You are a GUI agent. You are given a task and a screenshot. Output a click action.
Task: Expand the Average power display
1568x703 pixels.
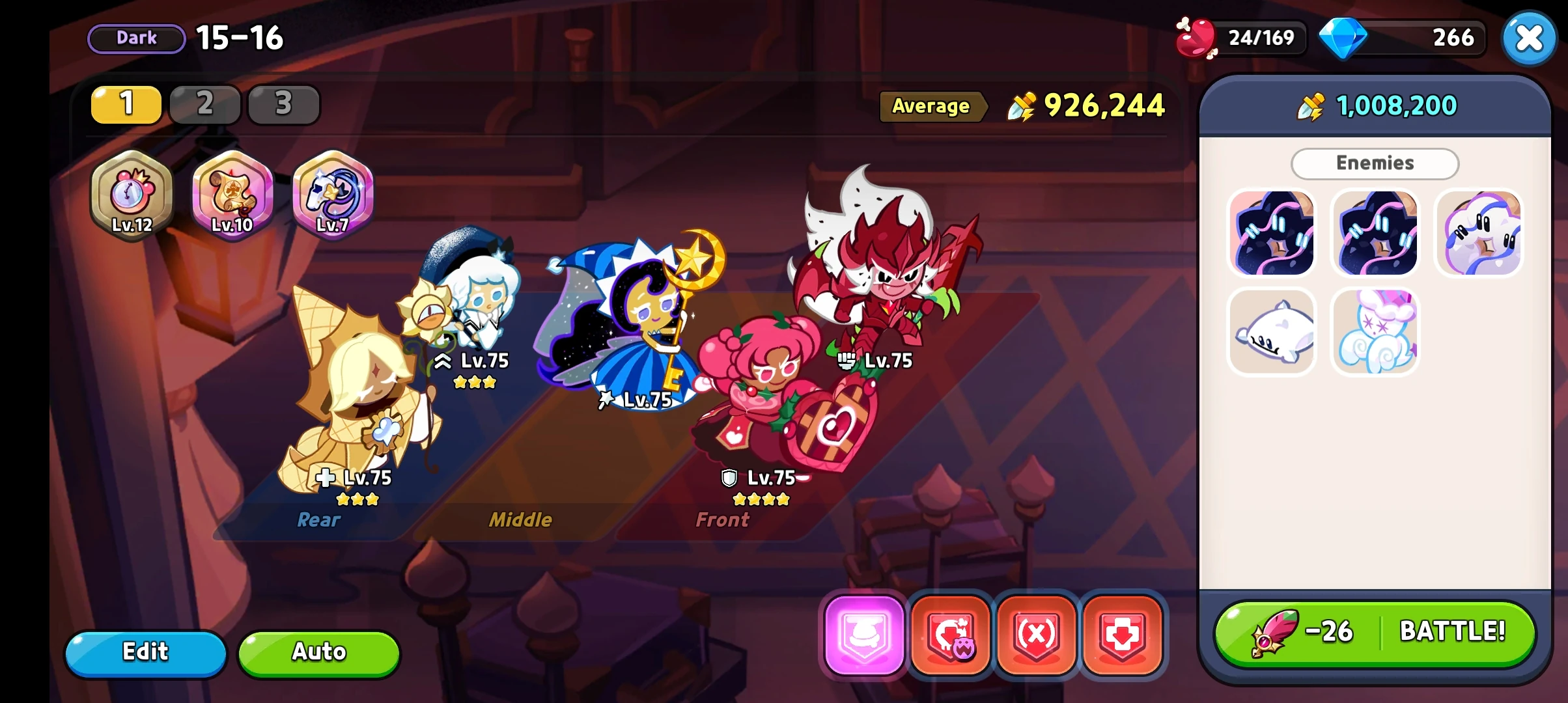pyautogui.click(x=932, y=107)
